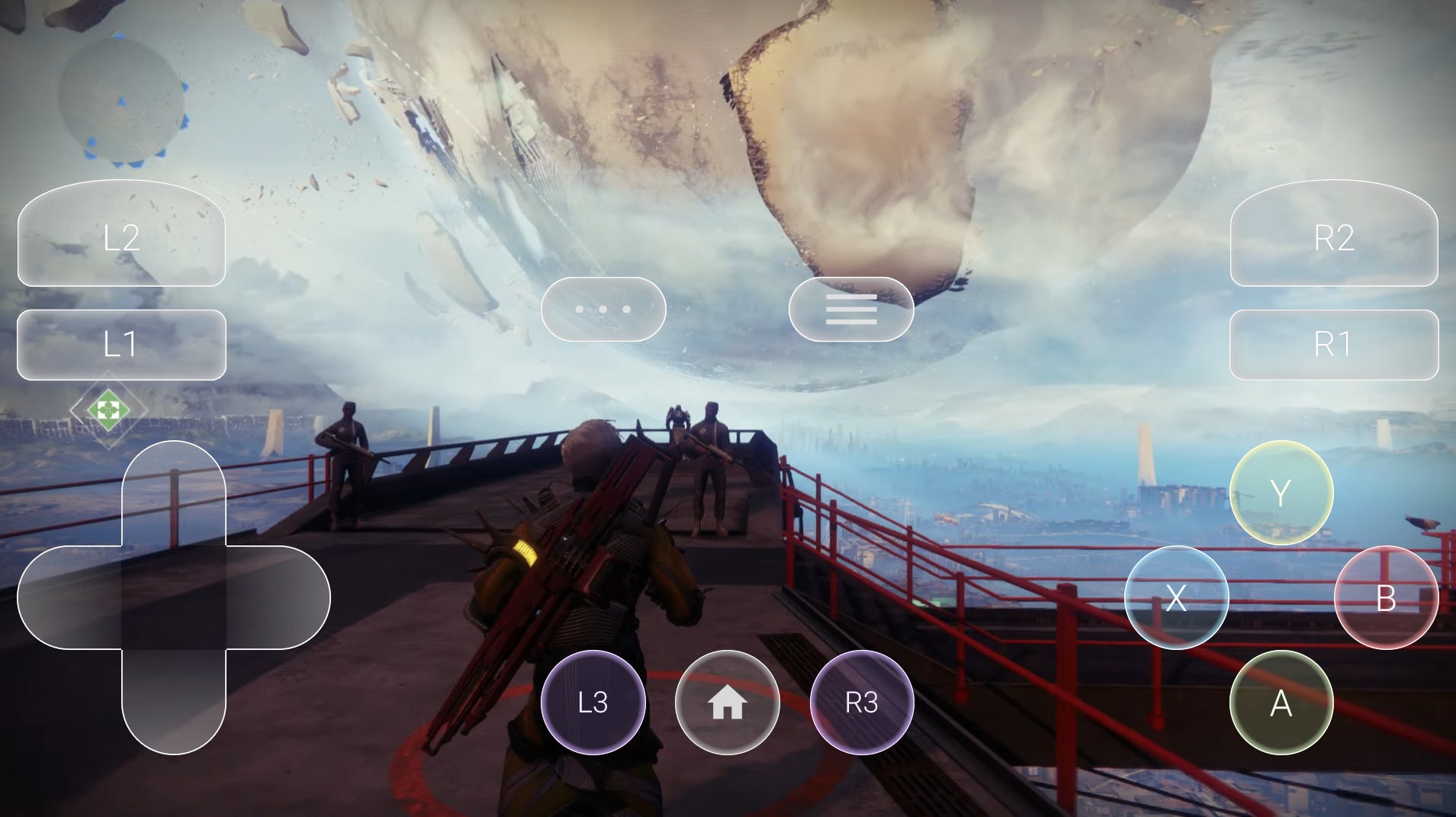Tap the Home button overlay
Viewport: 1456px width, 817px height.
[x=728, y=703]
